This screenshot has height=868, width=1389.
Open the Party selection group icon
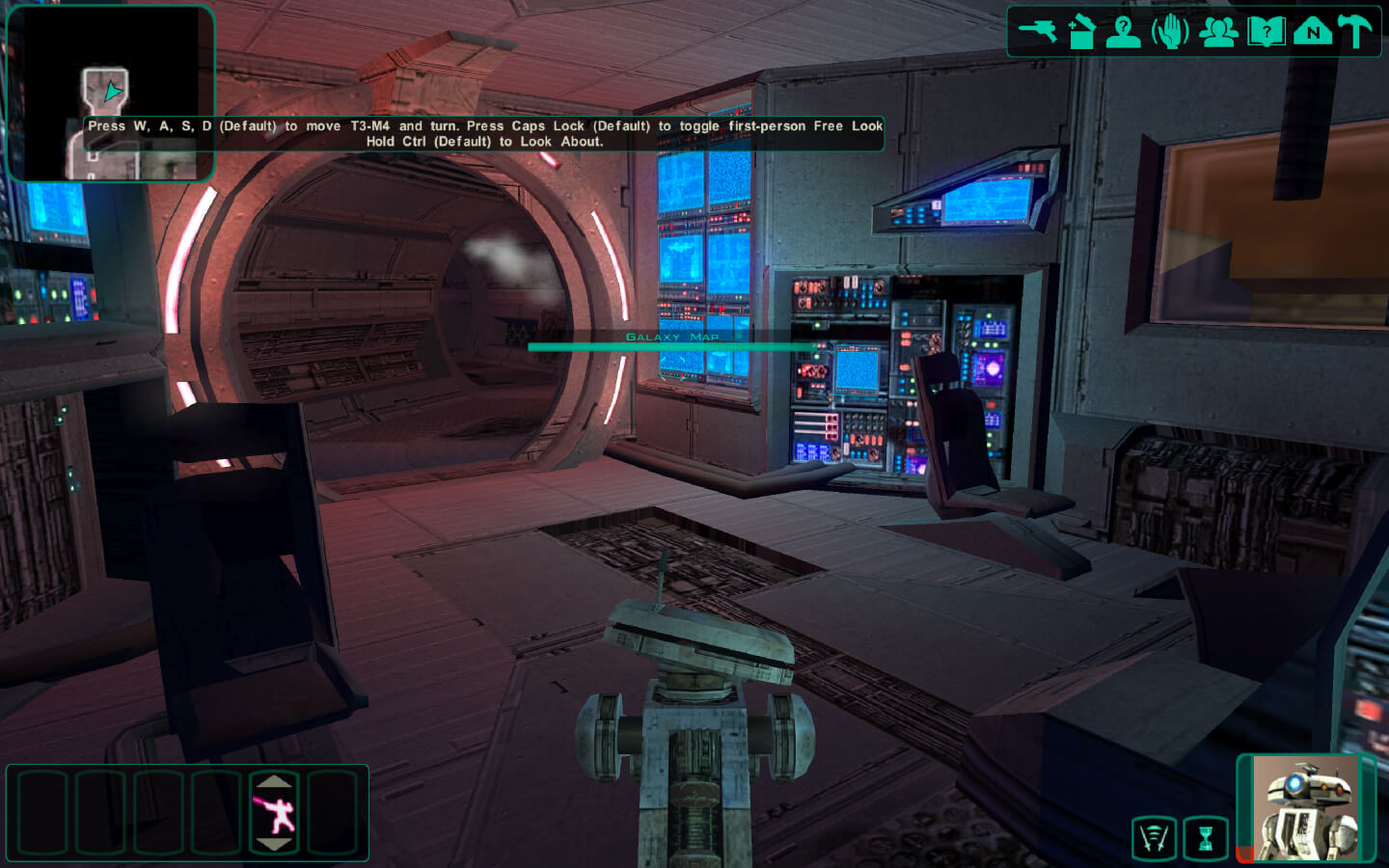1218,31
